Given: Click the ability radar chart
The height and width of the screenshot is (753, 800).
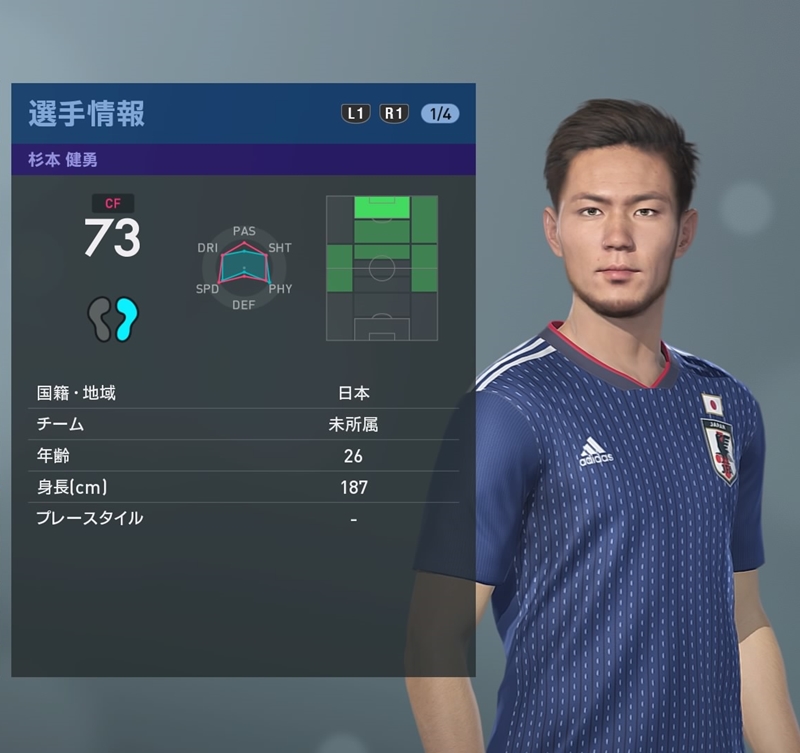Looking at the screenshot, I should coord(244,268).
